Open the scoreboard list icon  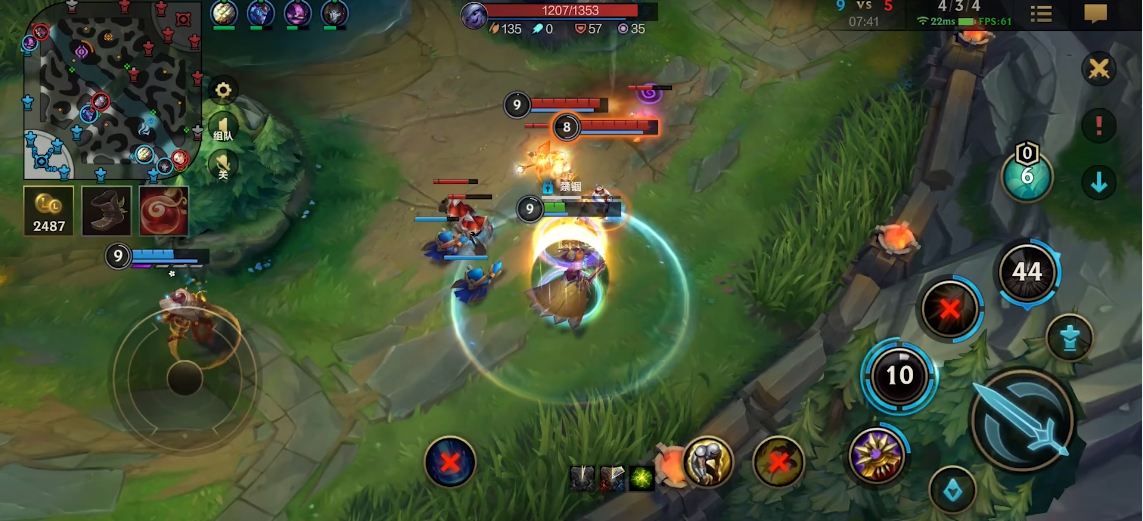click(1041, 14)
